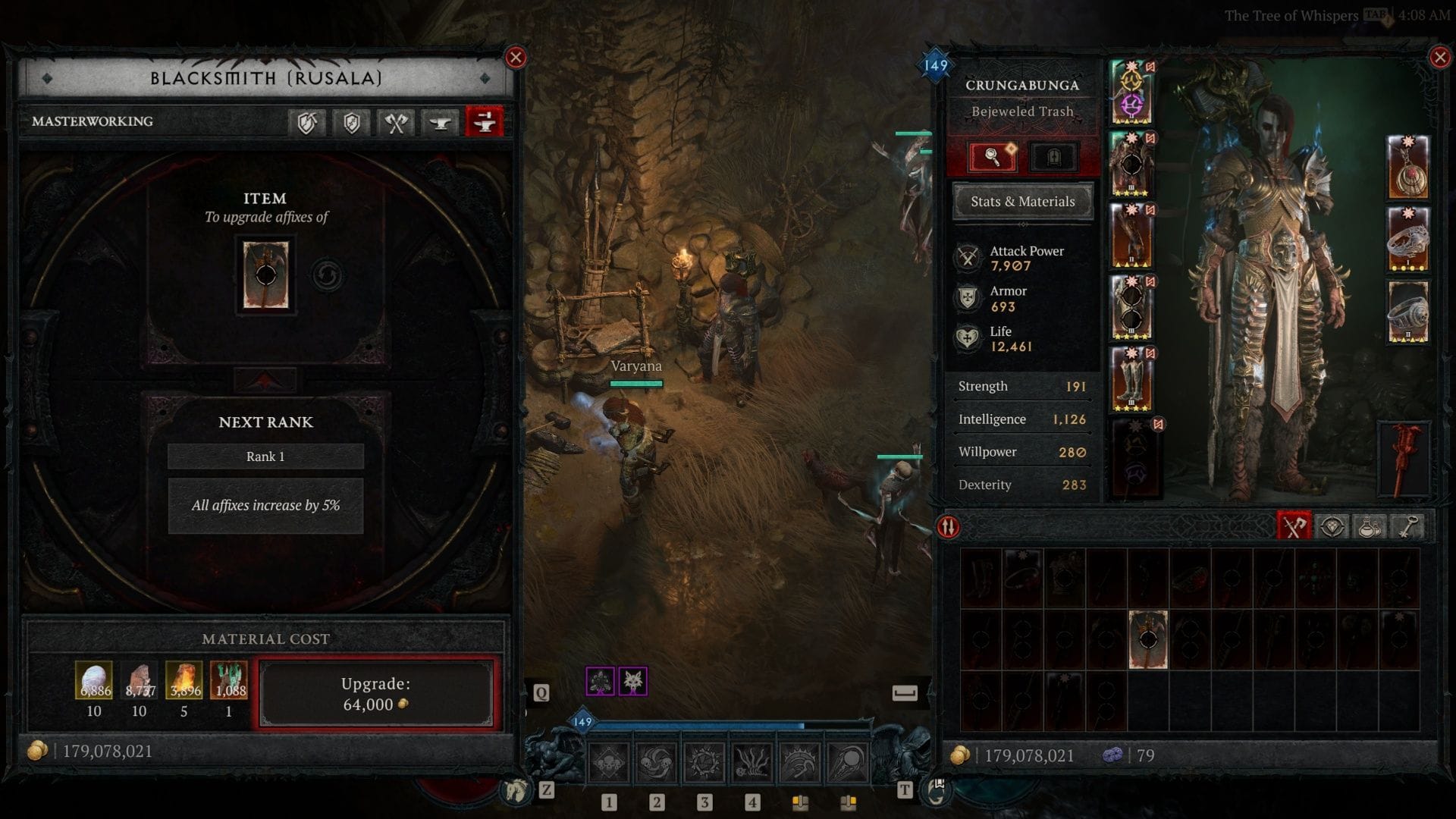Open the Stats & Materials panel
The width and height of the screenshot is (1456, 819).
tap(1022, 202)
